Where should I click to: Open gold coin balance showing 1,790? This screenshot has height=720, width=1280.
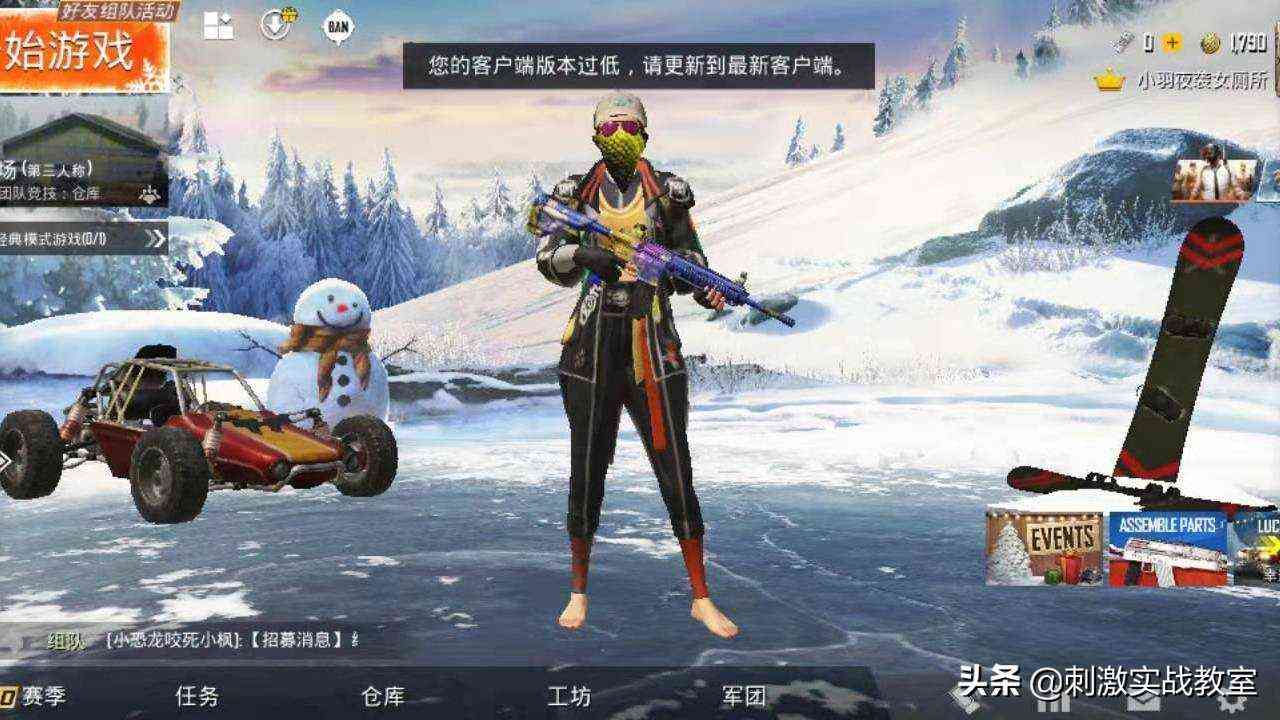[1211, 42]
